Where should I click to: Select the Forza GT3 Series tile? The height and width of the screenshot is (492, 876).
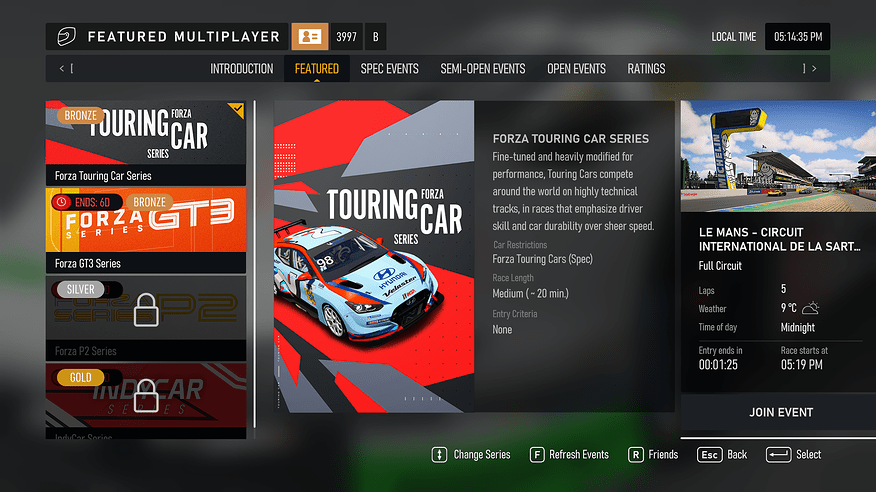146,230
